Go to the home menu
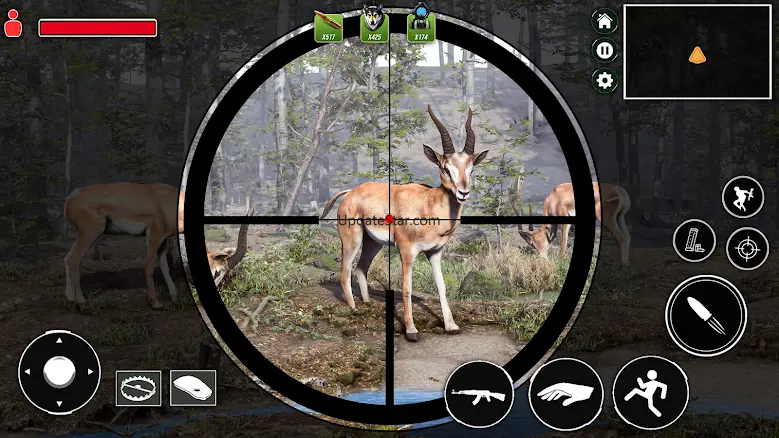 tap(604, 21)
